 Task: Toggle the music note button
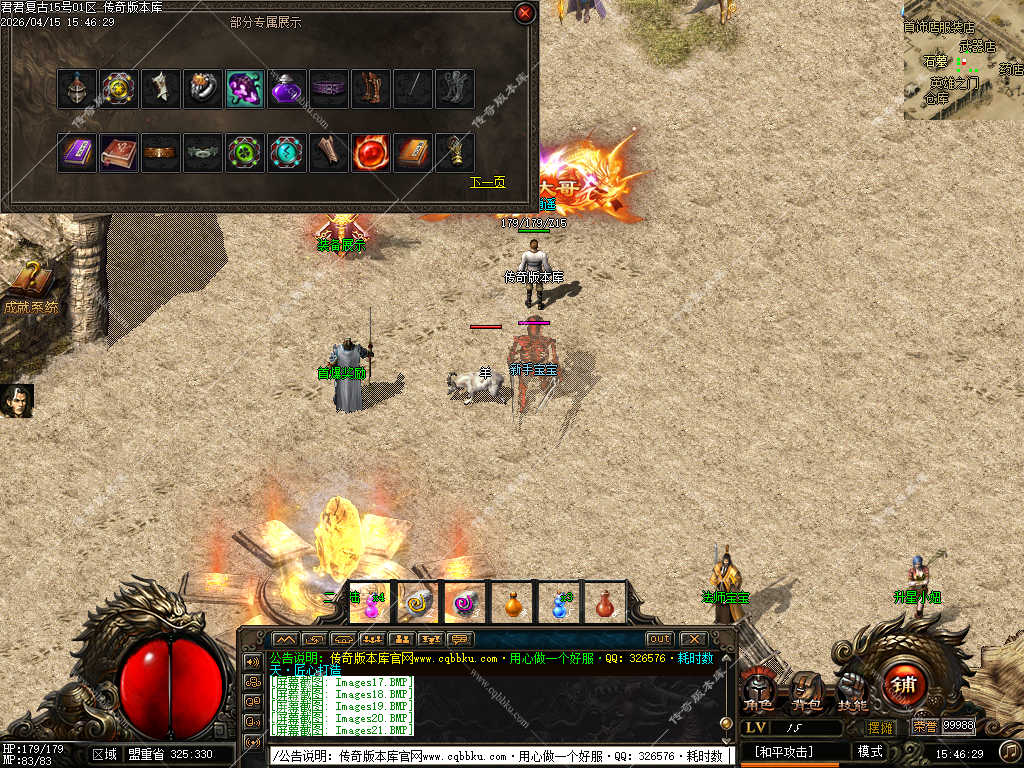click(1010, 750)
